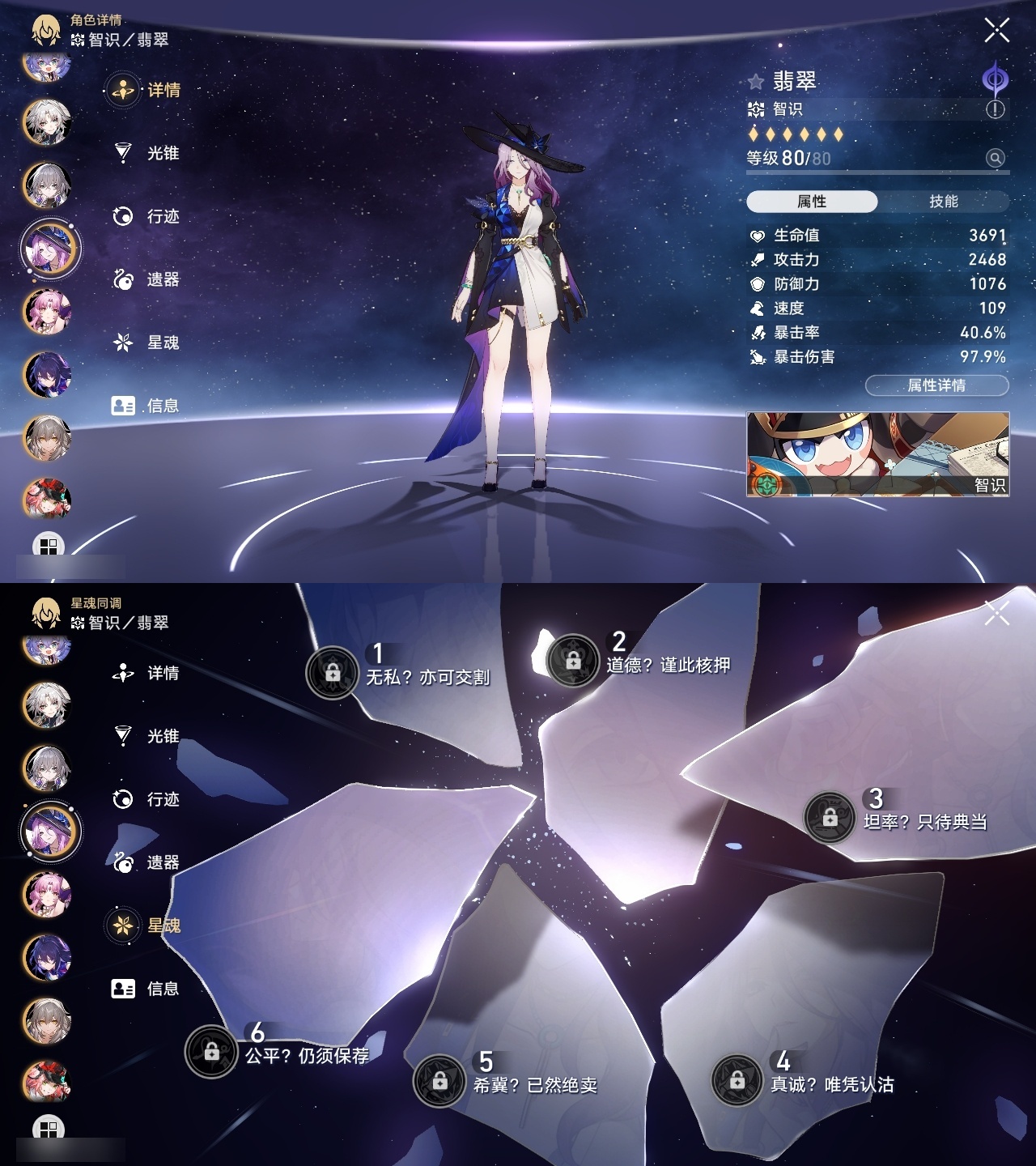The height and width of the screenshot is (1166, 1036).
Task: Unlock eidolon node 1 无私？亦可交割
Action: (x=332, y=670)
